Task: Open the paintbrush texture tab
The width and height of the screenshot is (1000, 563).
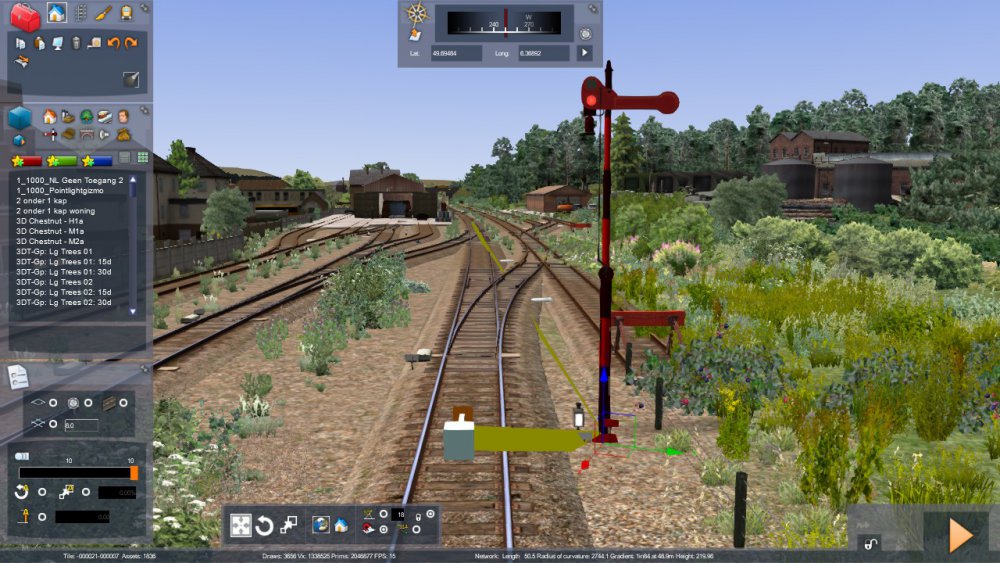Action: [103, 13]
